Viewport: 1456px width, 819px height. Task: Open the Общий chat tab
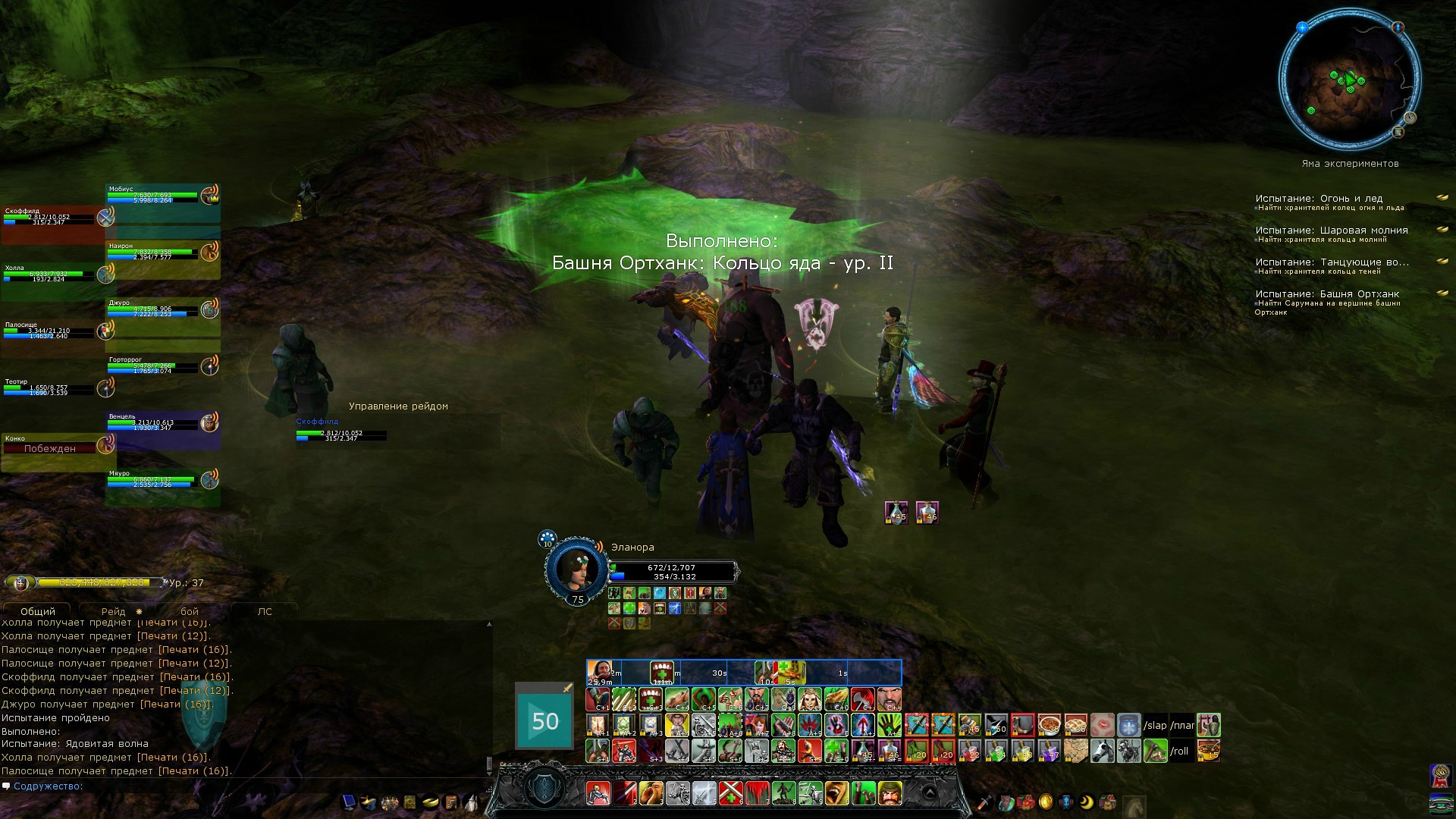pyautogui.click(x=38, y=611)
